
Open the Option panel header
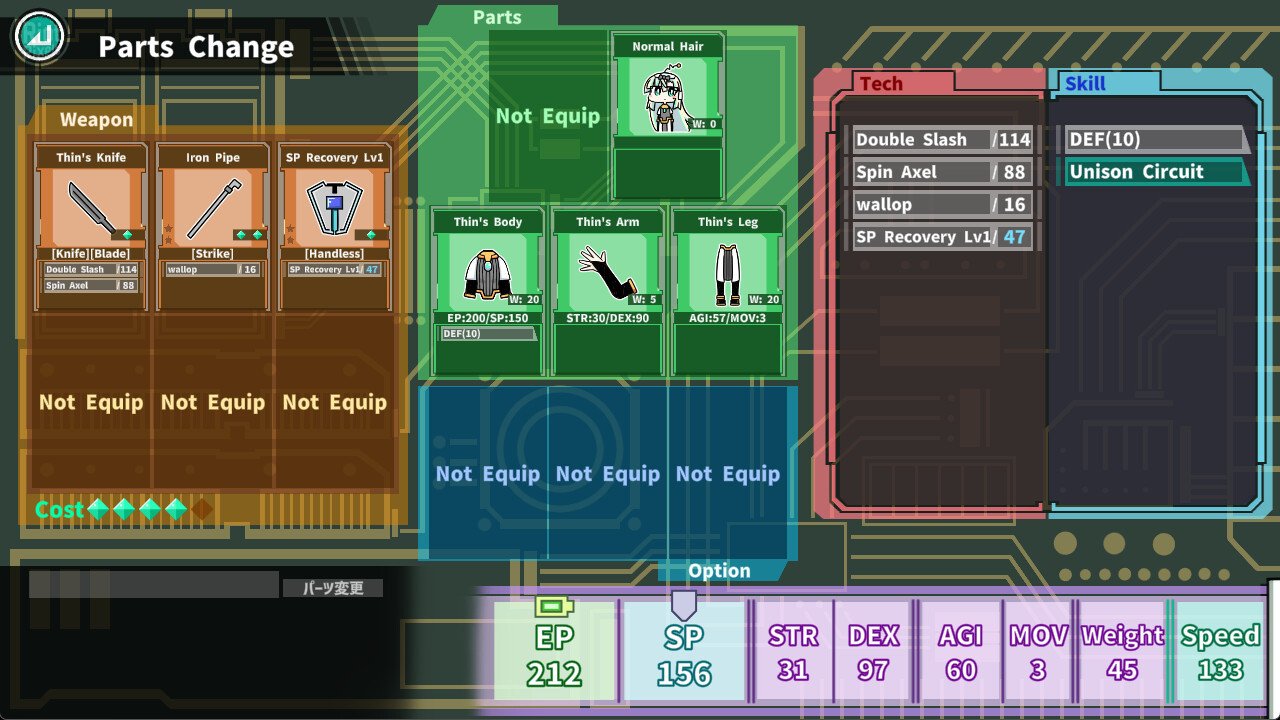[x=719, y=571]
